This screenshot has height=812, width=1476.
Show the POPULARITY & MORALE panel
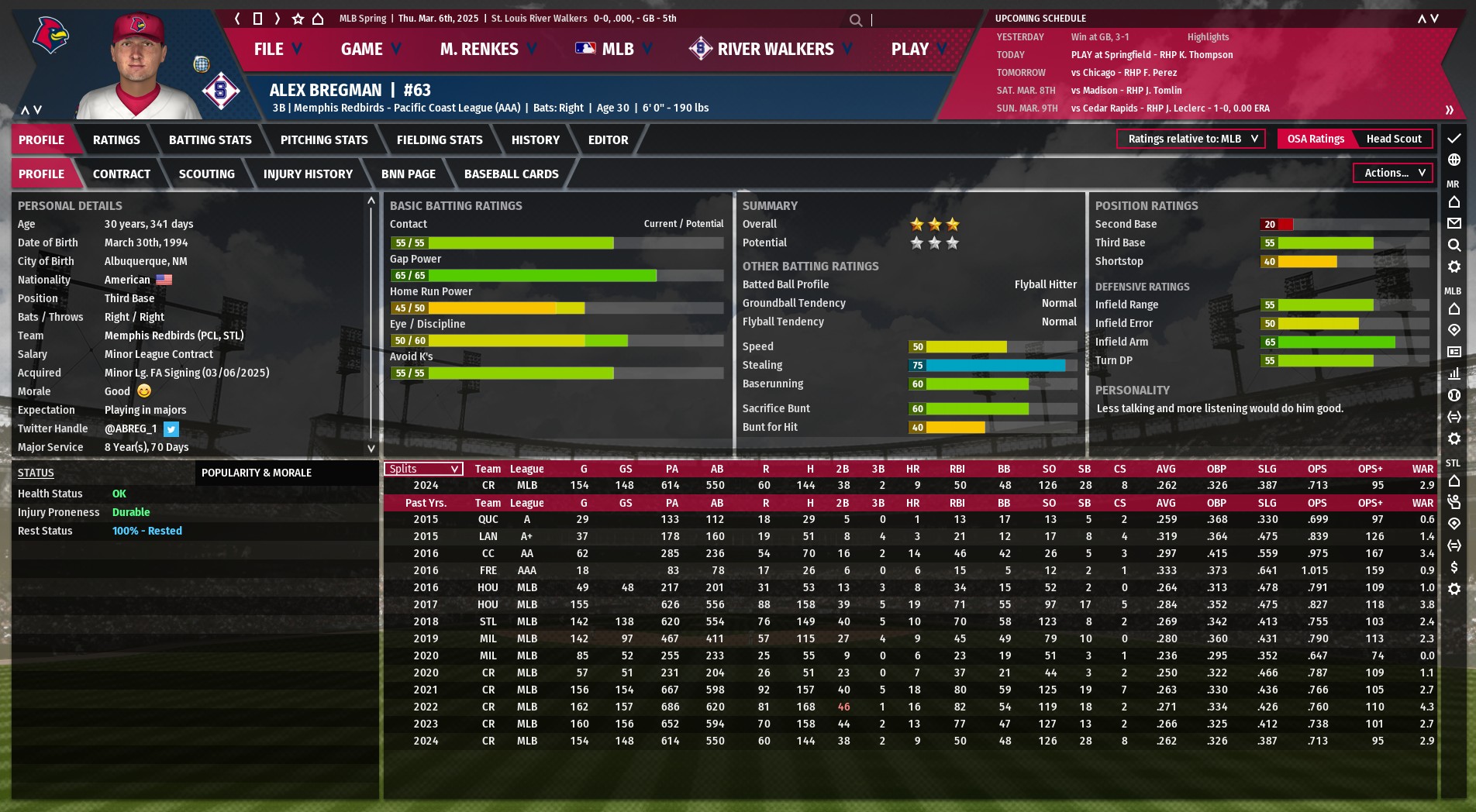(257, 473)
